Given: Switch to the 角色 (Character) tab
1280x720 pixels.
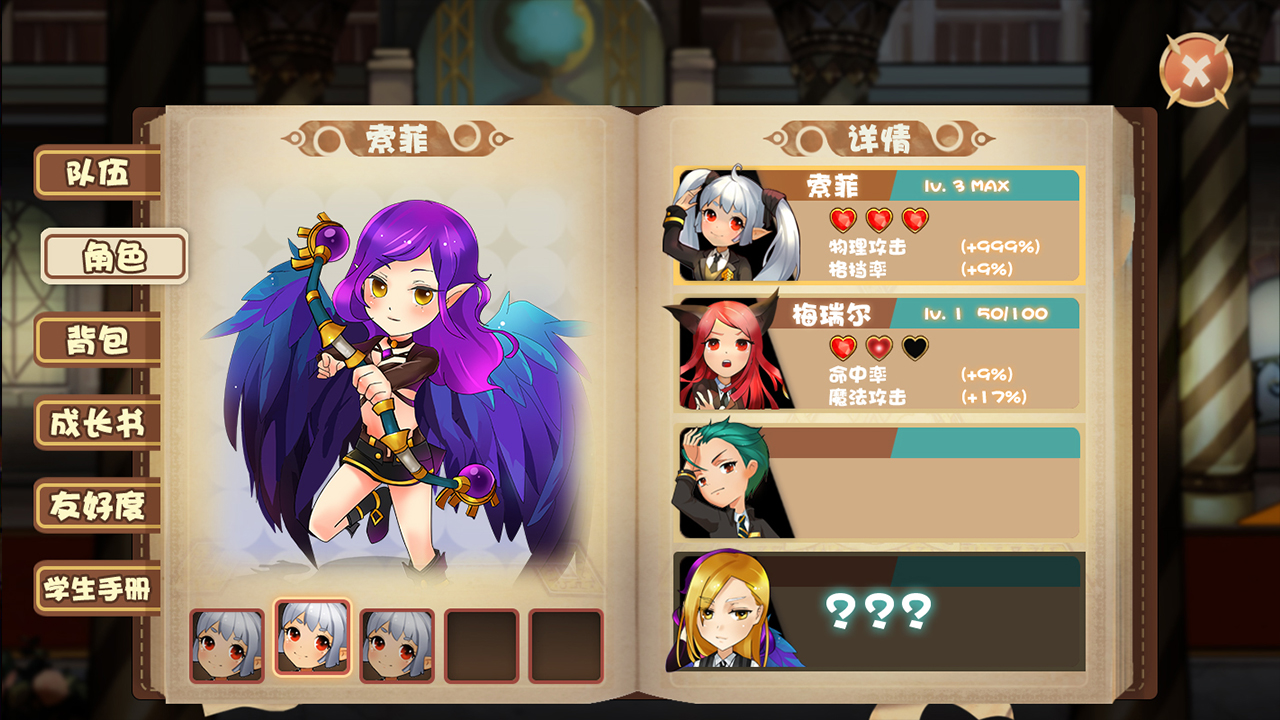Looking at the screenshot, I should click(x=113, y=256).
